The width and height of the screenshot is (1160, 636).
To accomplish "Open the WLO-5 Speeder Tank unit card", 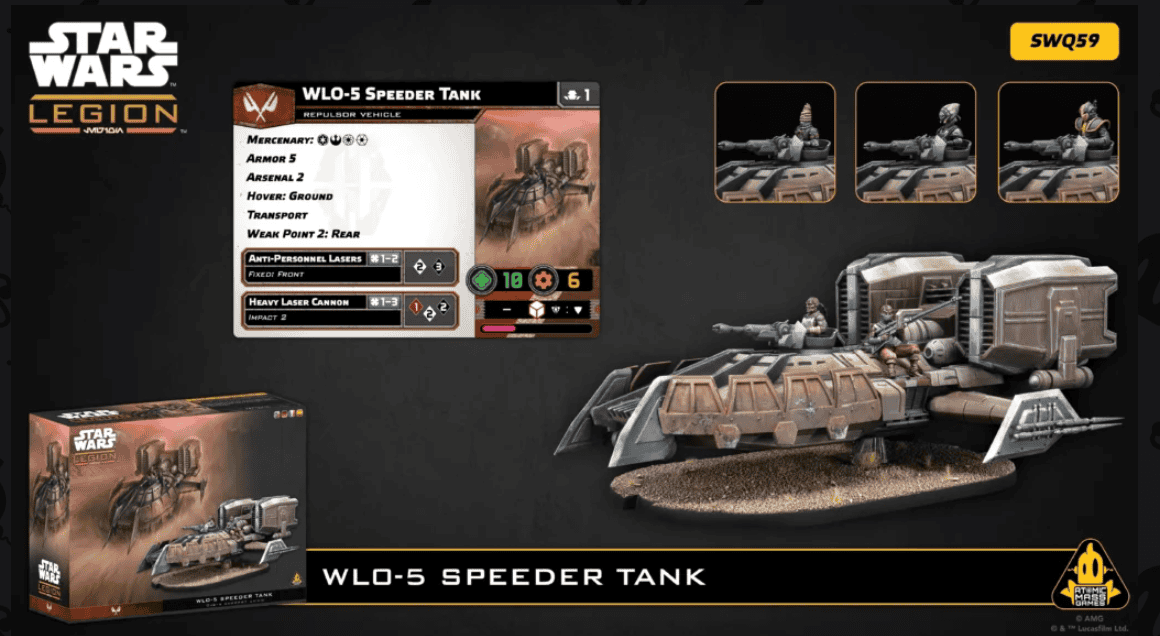I will (416, 209).
